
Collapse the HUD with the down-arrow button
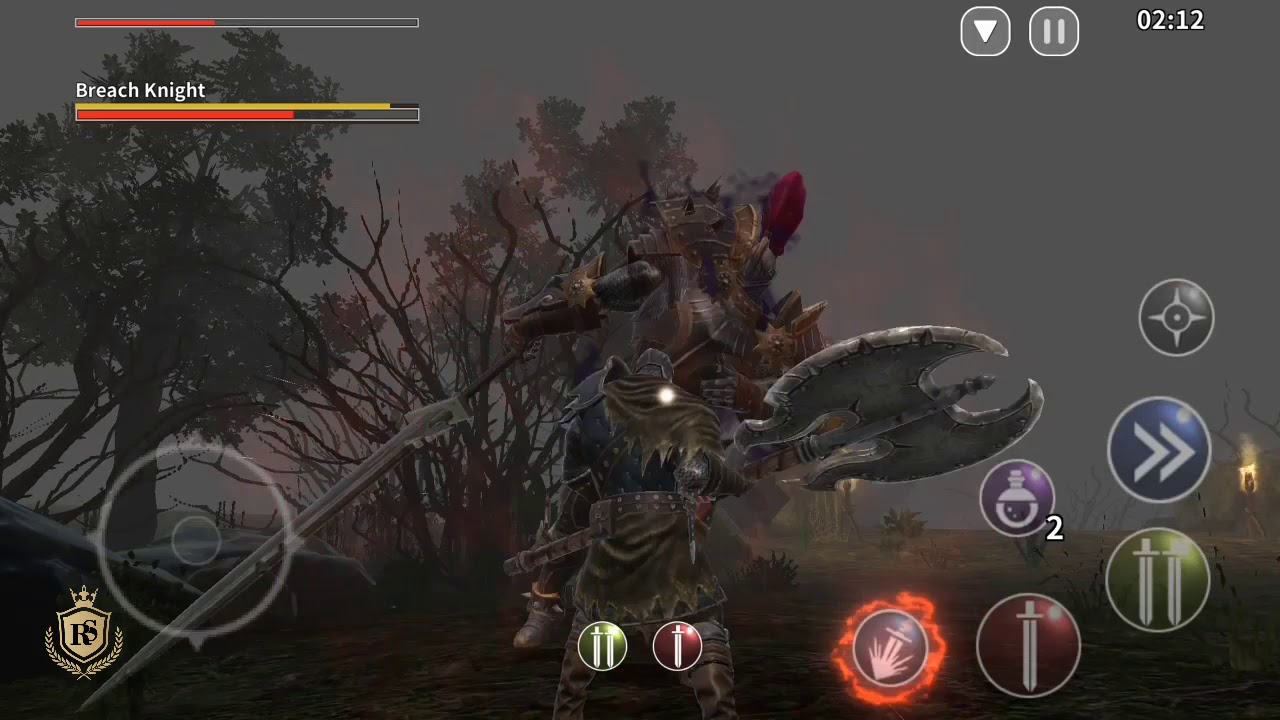tap(985, 31)
